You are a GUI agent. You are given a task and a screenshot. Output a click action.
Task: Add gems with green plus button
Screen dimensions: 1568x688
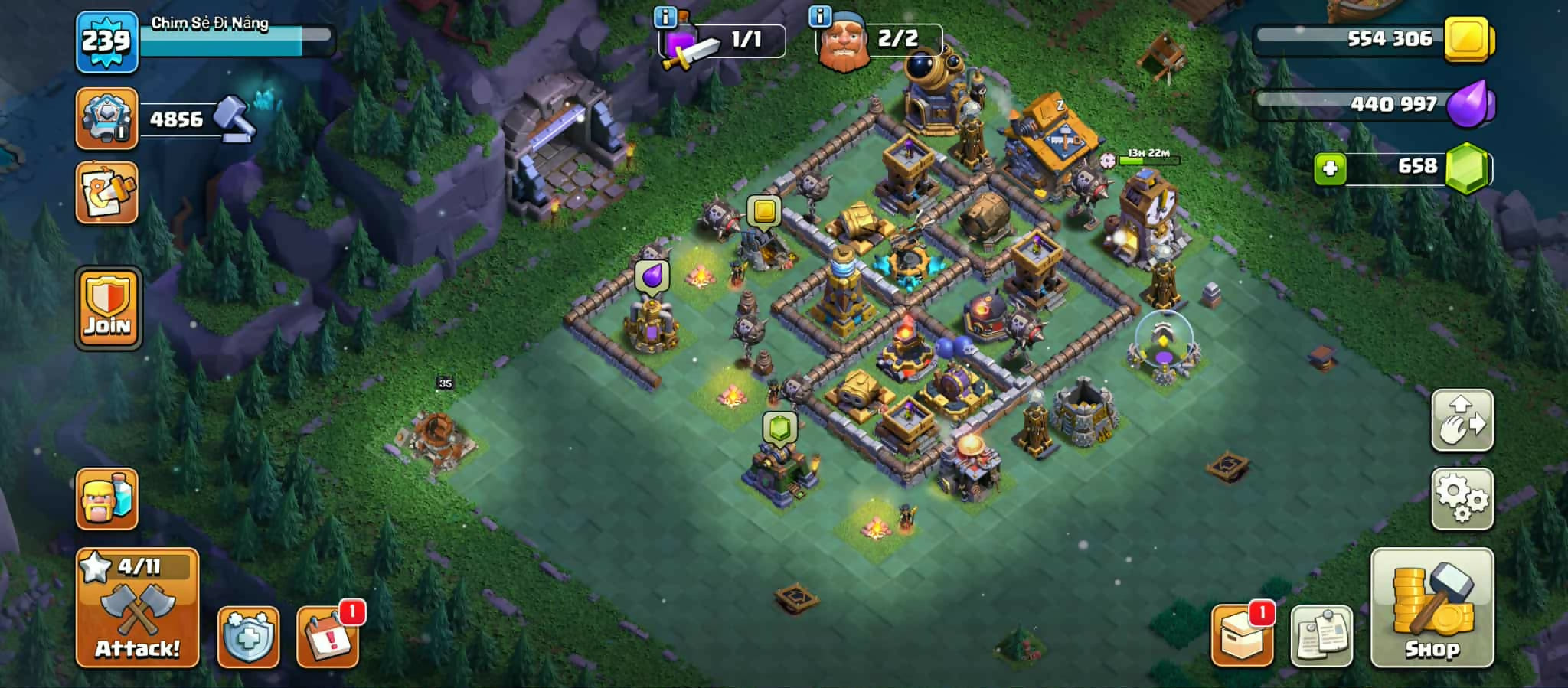(1330, 168)
